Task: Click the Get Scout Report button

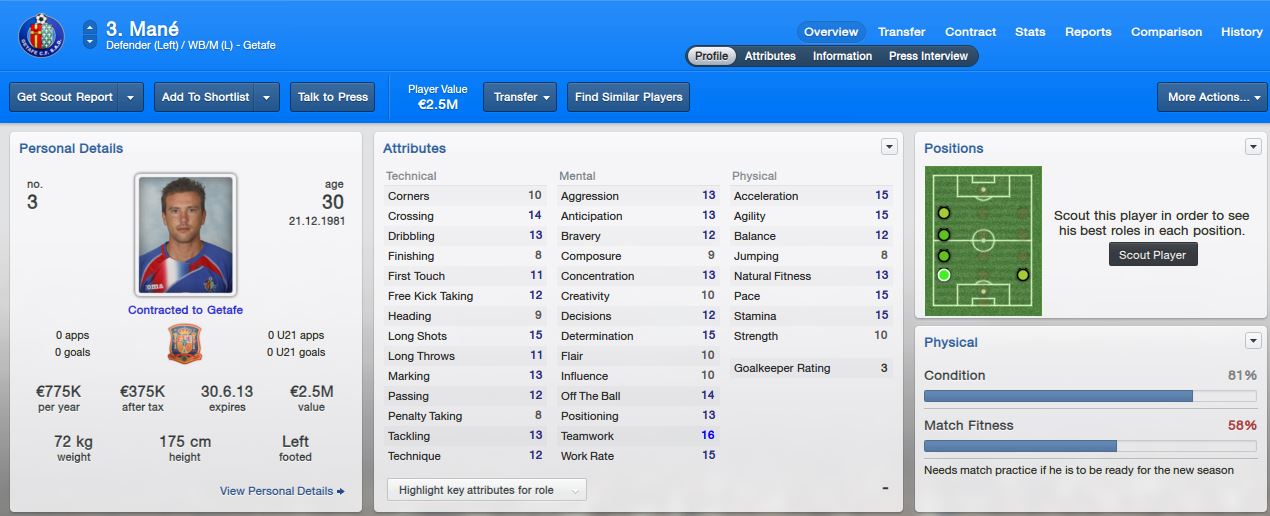Action: click(x=65, y=97)
